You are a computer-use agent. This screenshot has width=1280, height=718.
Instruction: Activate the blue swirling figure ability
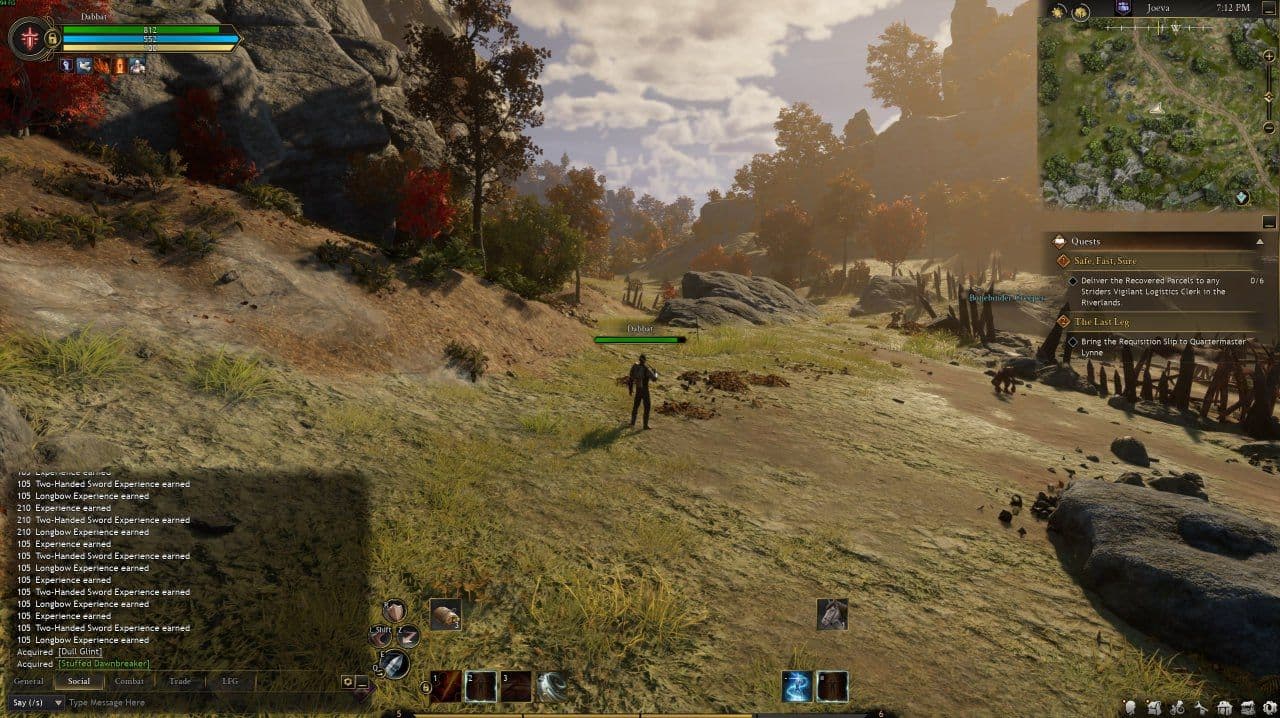tap(797, 686)
